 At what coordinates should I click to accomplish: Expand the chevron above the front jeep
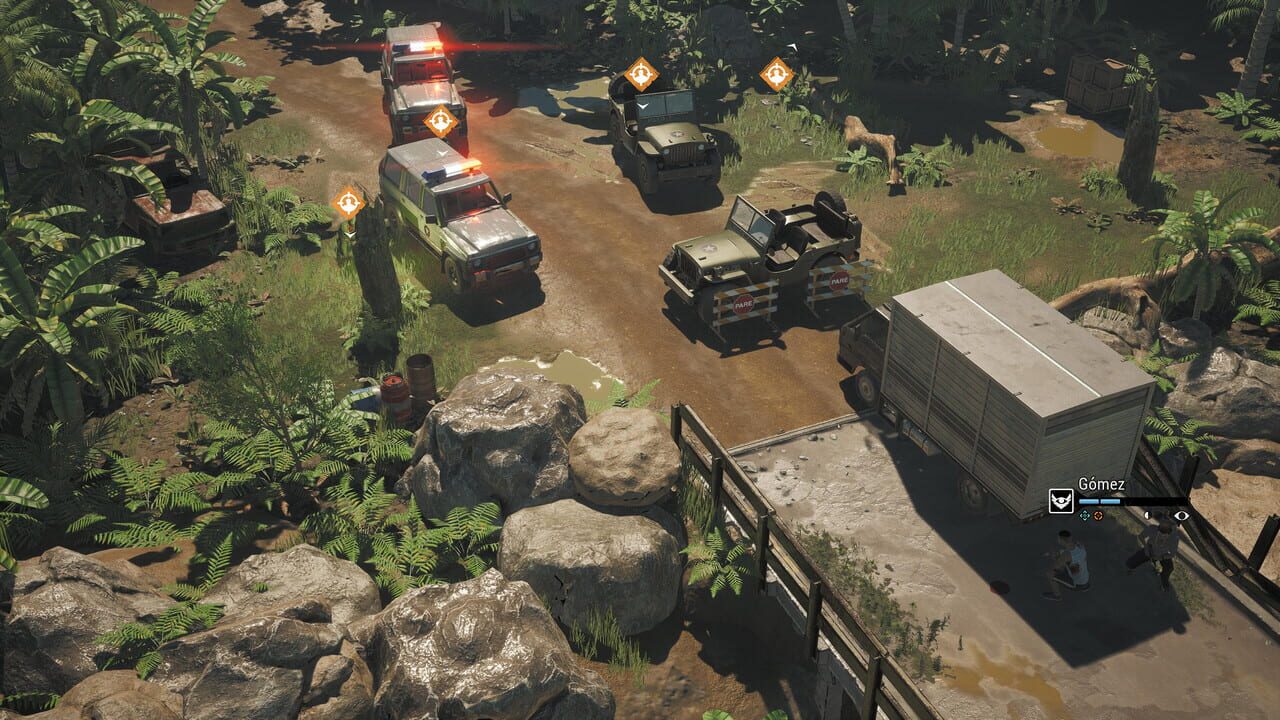click(x=642, y=106)
